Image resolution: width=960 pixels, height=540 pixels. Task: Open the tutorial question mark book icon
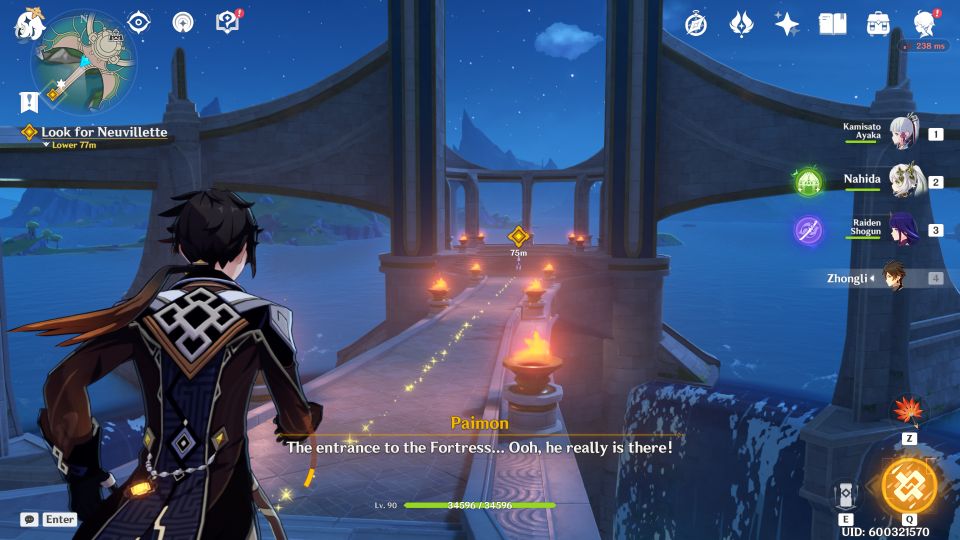tap(227, 22)
